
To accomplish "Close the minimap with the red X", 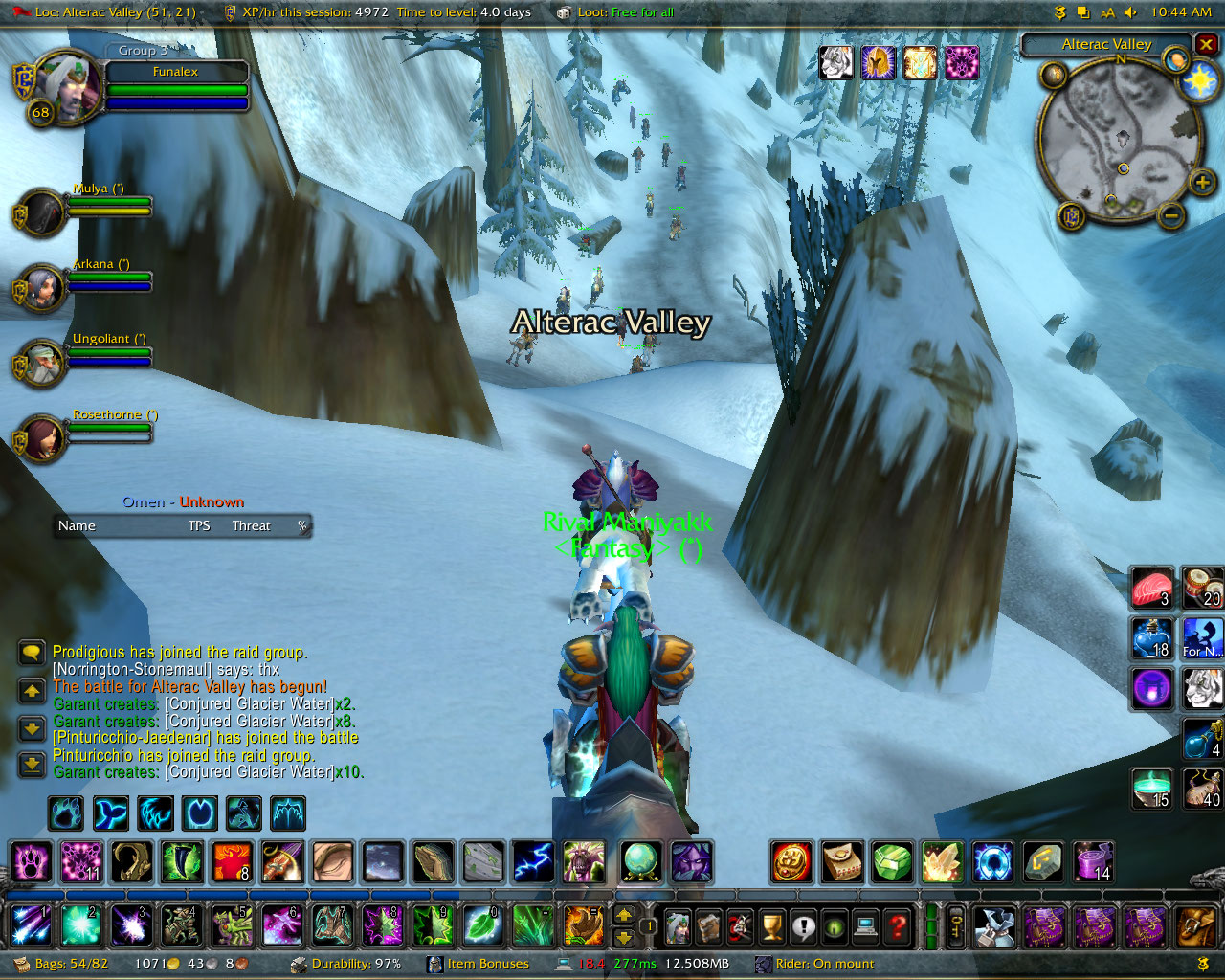I will click(x=1206, y=44).
